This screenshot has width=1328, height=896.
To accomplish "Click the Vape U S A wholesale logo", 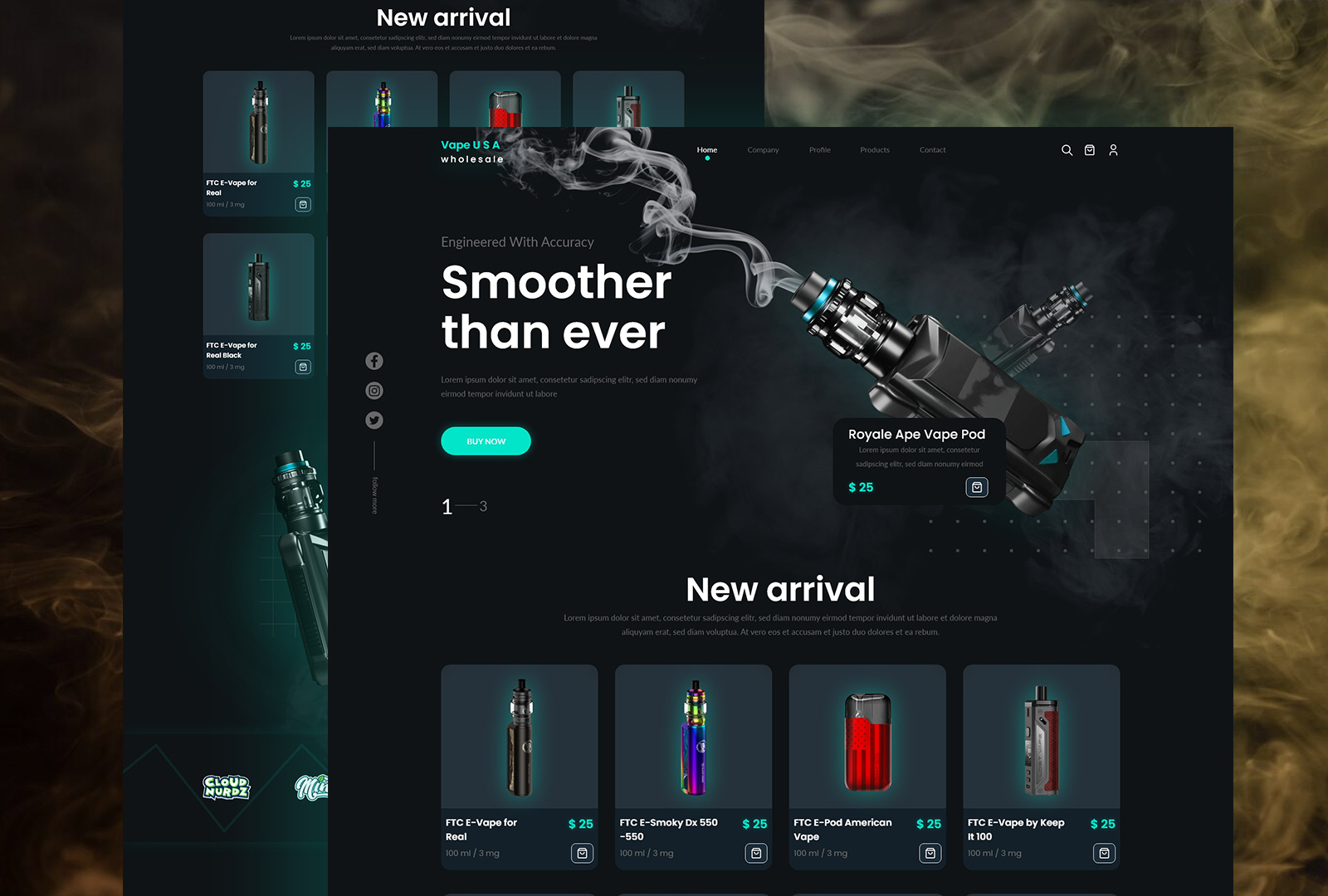I will (x=471, y=151).
